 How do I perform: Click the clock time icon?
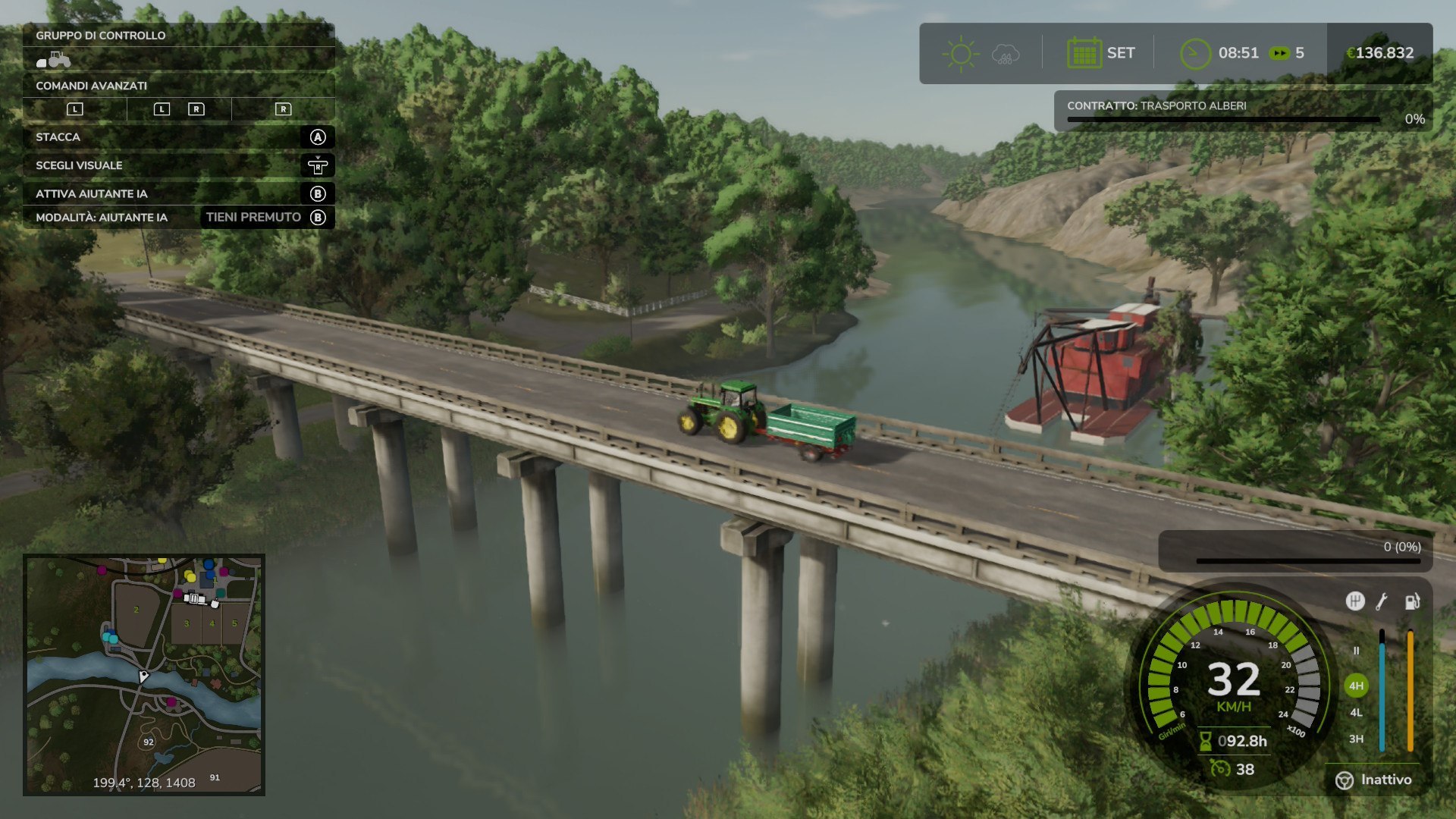1195,53
